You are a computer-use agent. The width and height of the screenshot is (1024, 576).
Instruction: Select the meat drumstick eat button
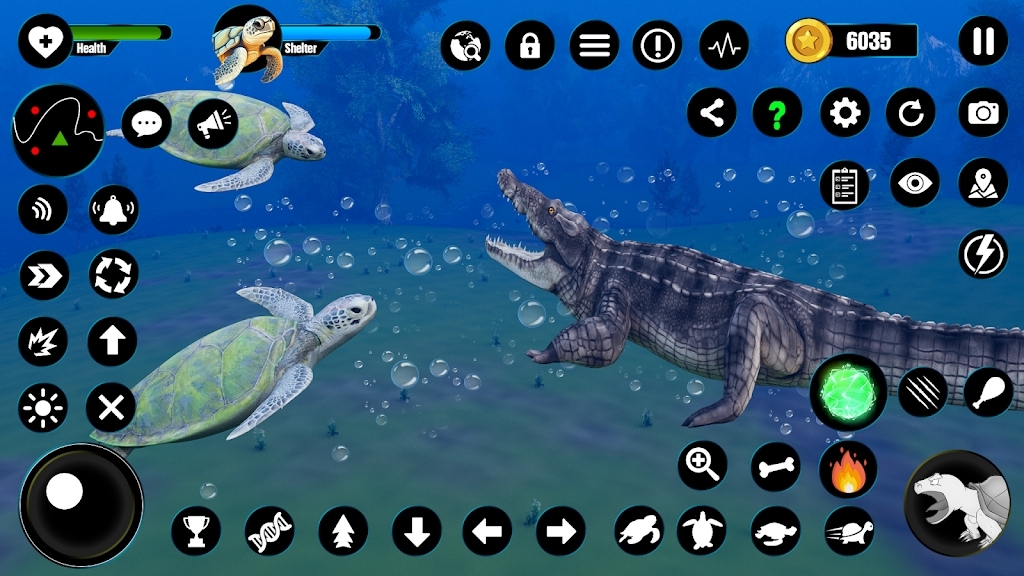point(988,392)
